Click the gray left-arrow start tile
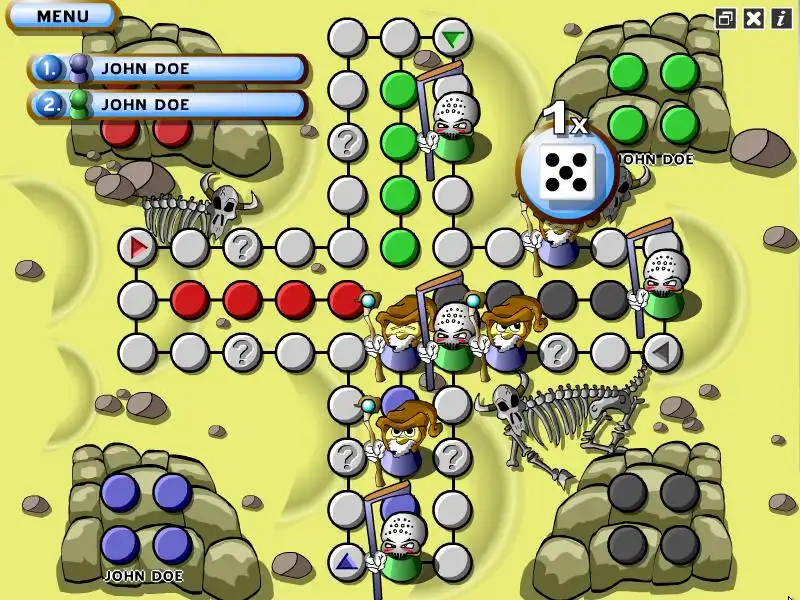 click(x=660, y=351)
